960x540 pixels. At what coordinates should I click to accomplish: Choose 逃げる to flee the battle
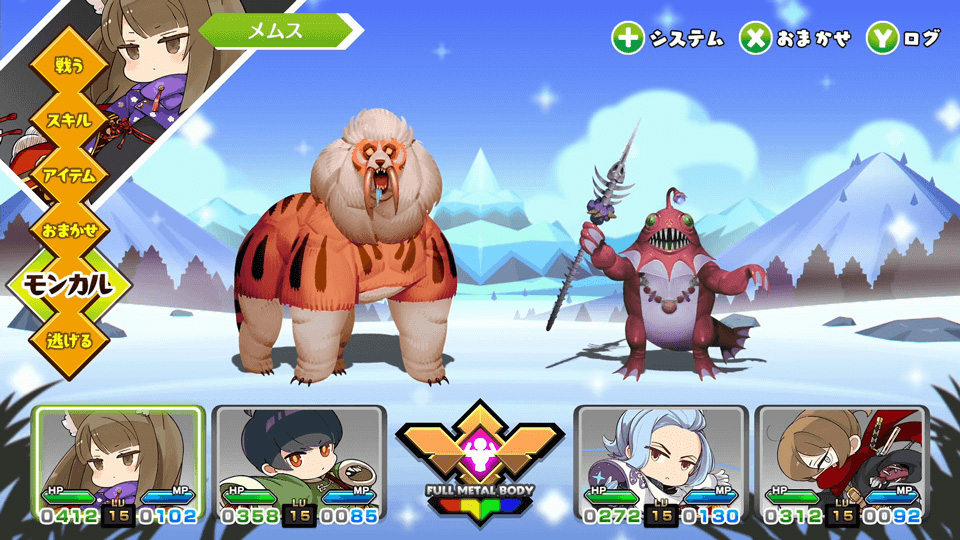coord(70,340)
